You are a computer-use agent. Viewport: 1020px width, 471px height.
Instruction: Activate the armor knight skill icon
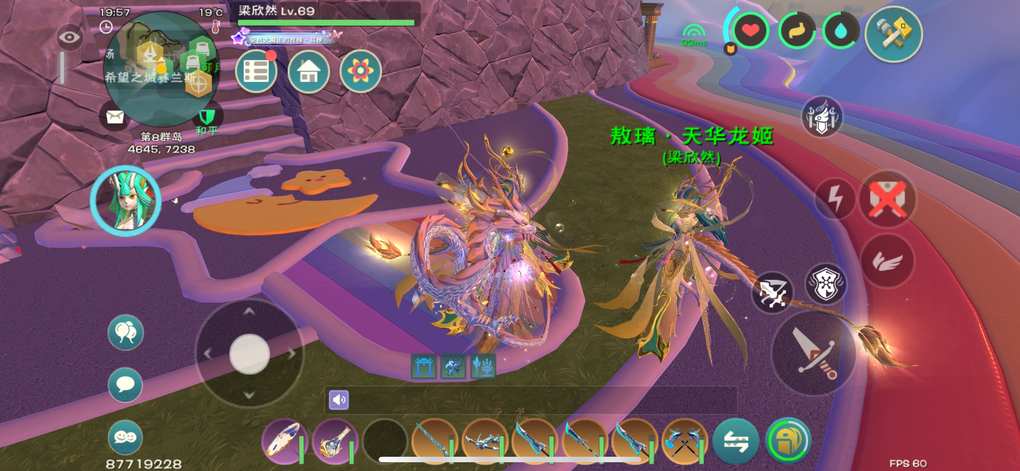tap(822, 117)
